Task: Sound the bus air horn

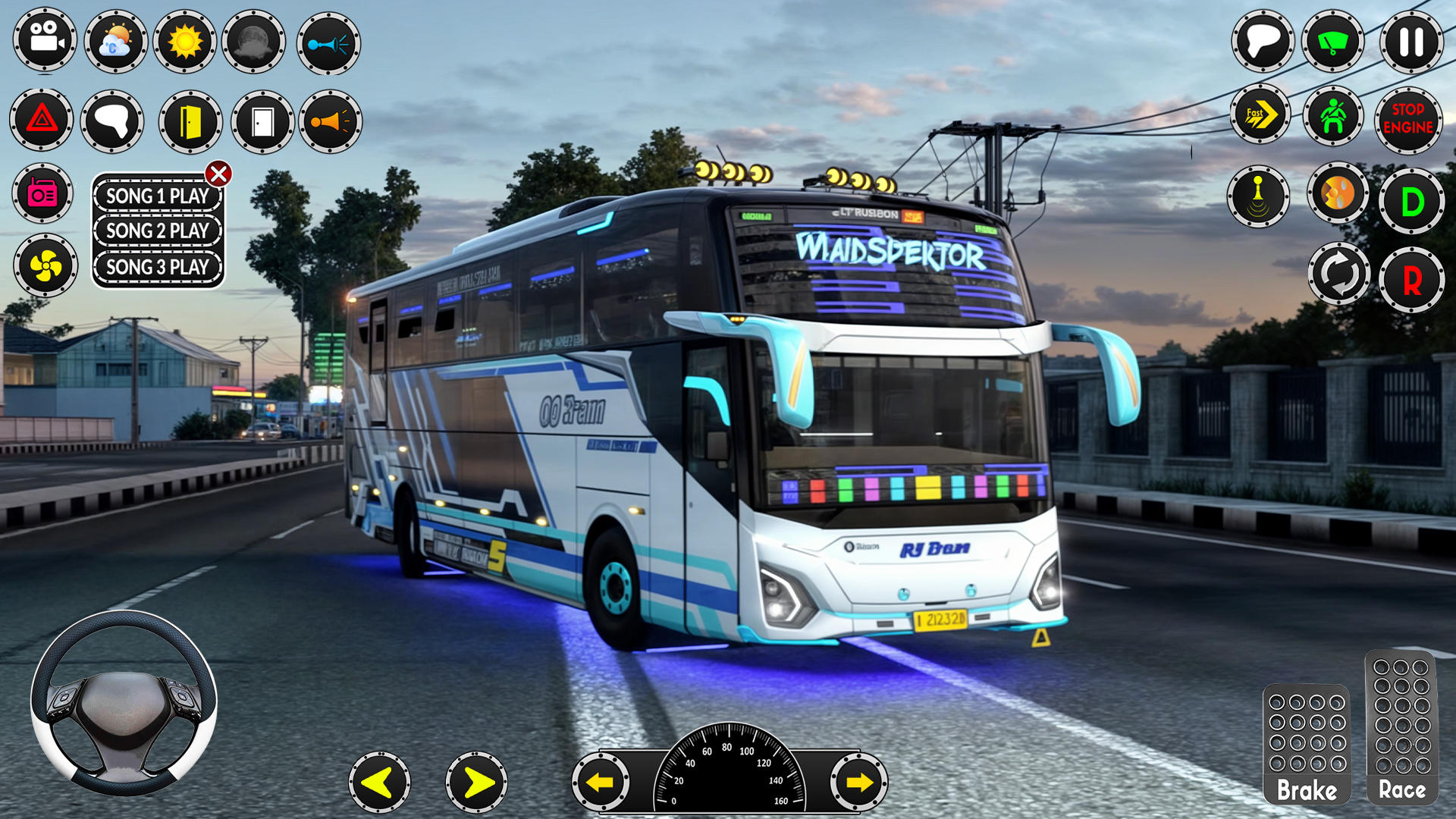Action: click(331, 42)
